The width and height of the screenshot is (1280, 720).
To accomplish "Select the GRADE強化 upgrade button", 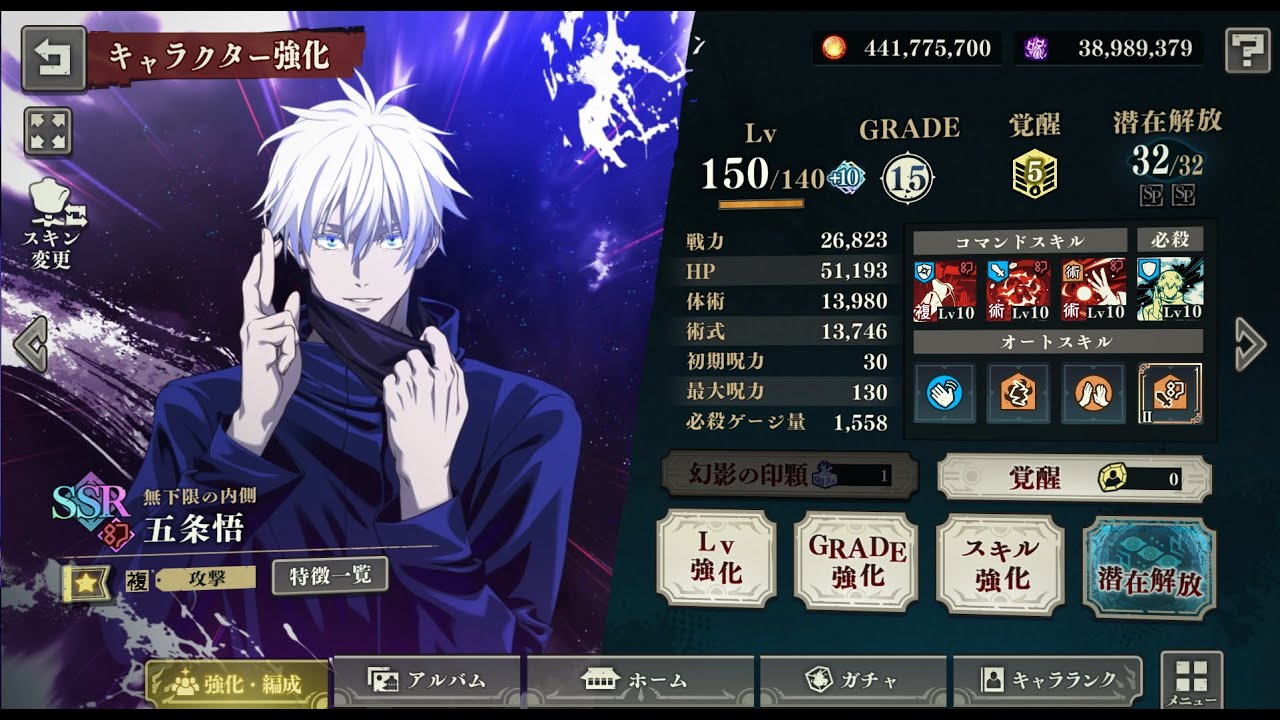I will [x=857, y=561].
